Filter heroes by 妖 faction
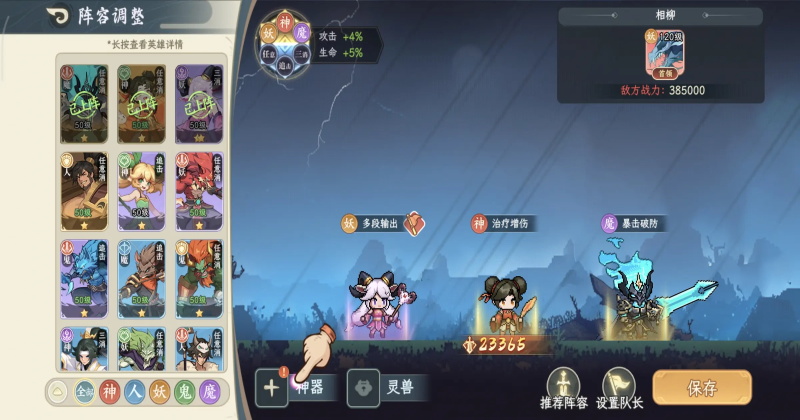The width and height of the screenshot is (800, 420). tap(159, 391)
